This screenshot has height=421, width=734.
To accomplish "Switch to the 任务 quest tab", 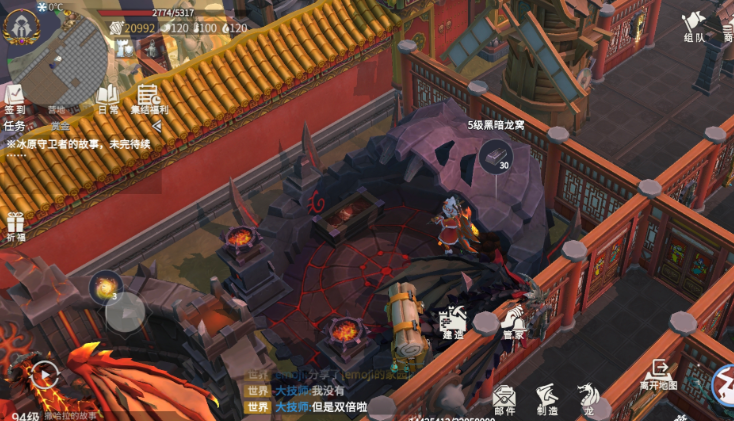I will pyautogui.click(x=15, y=126).
